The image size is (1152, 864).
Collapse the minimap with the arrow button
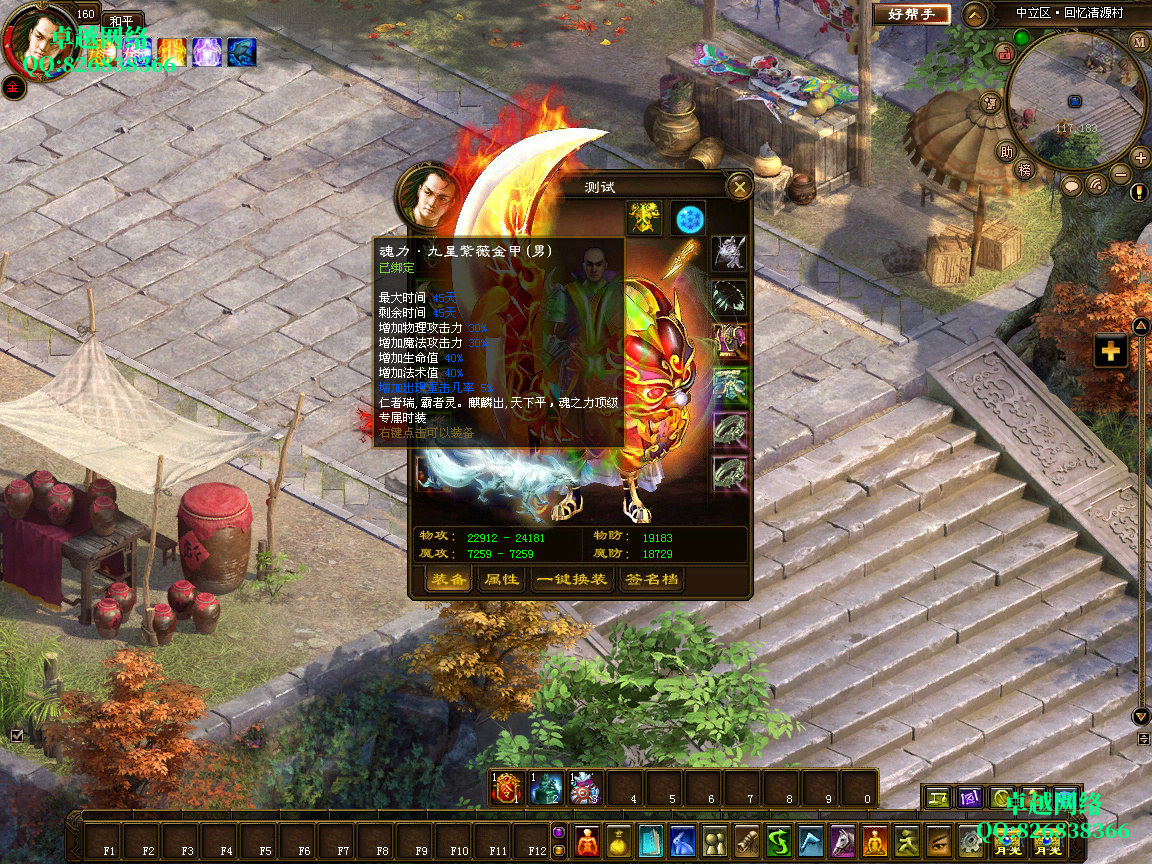coord(975,14)
